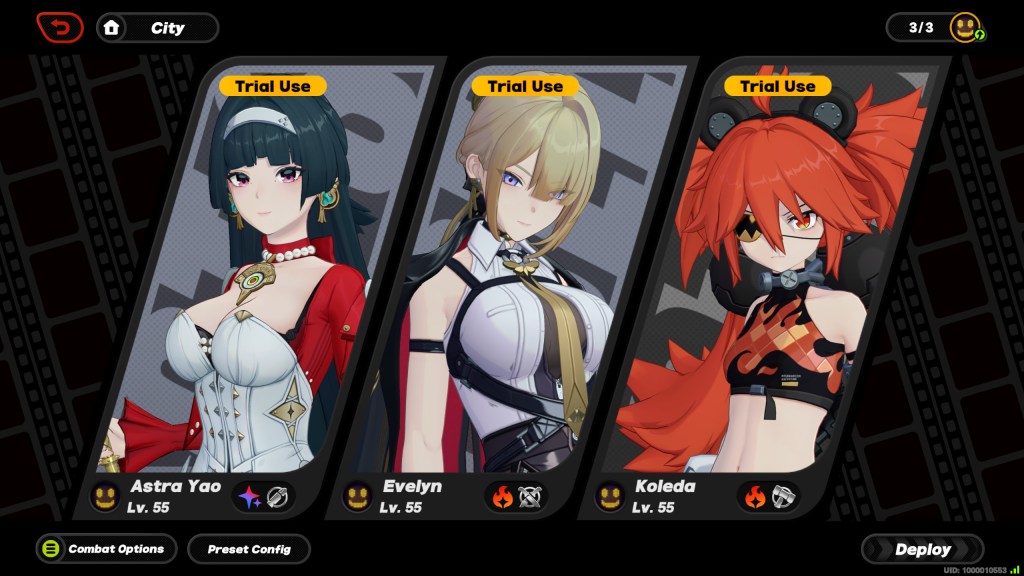Go back using the red return arrow
1024x576 pixels.
(60, 27)
